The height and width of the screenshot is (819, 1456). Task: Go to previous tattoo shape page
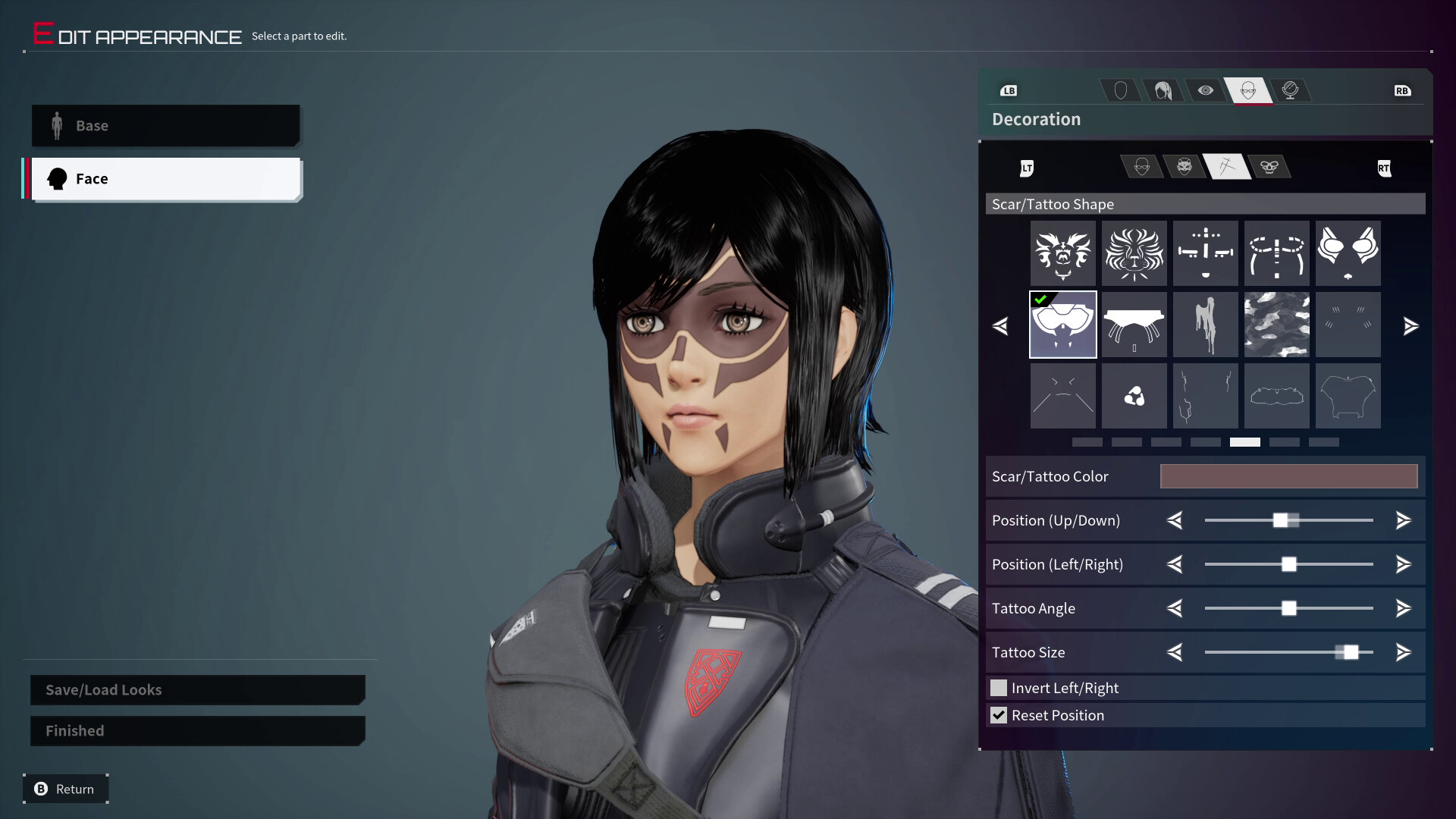(1000, 326)
